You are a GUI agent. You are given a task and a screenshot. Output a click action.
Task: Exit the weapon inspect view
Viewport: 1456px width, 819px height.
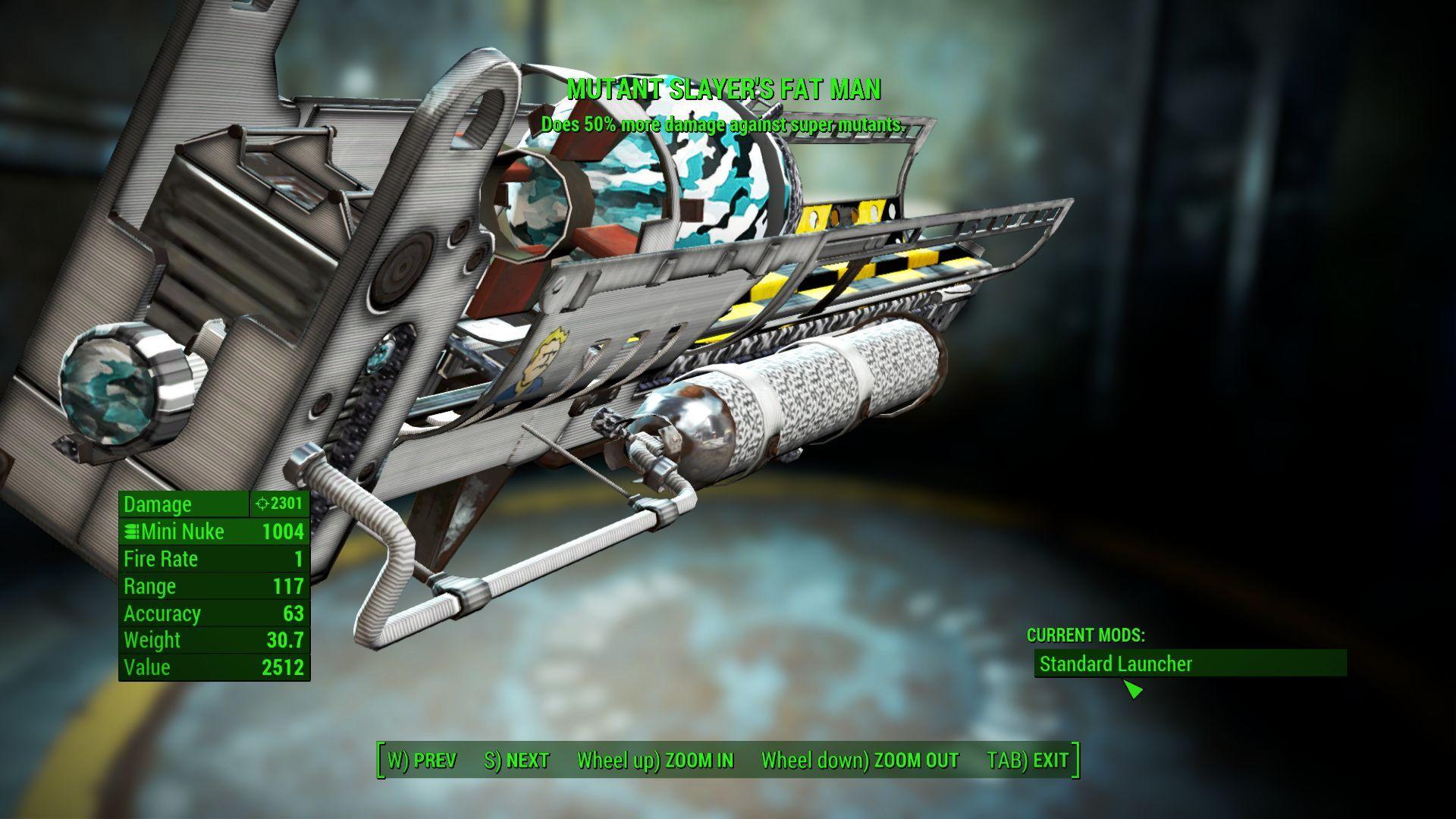pos(1028,761)
